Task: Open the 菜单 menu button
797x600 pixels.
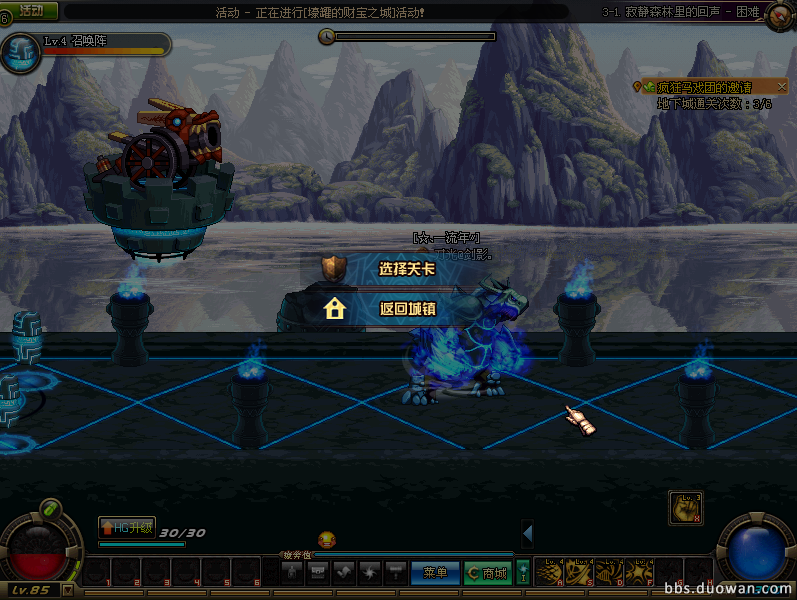Action: (x=435, y=573)
